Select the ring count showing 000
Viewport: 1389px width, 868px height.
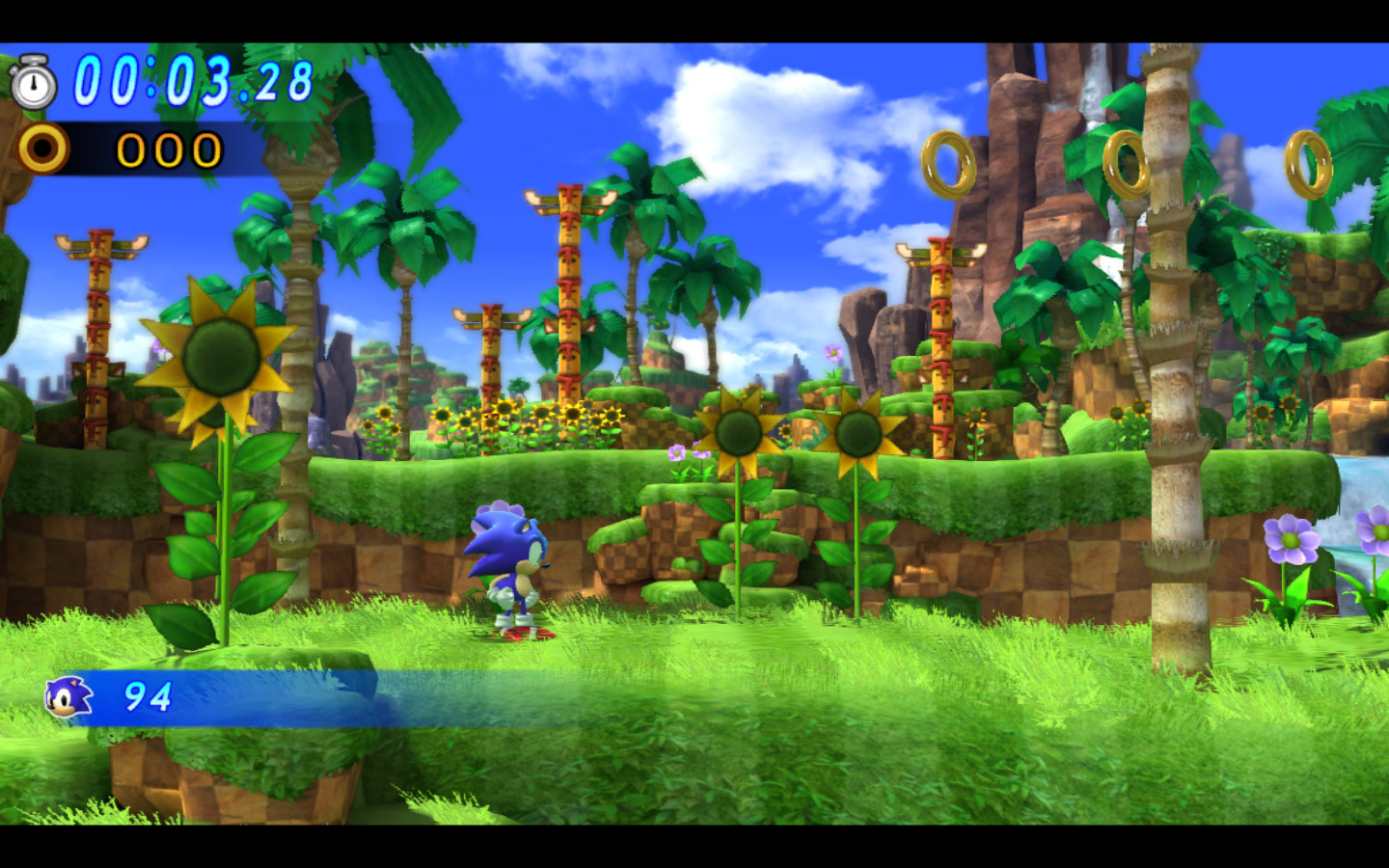[166, 148]
